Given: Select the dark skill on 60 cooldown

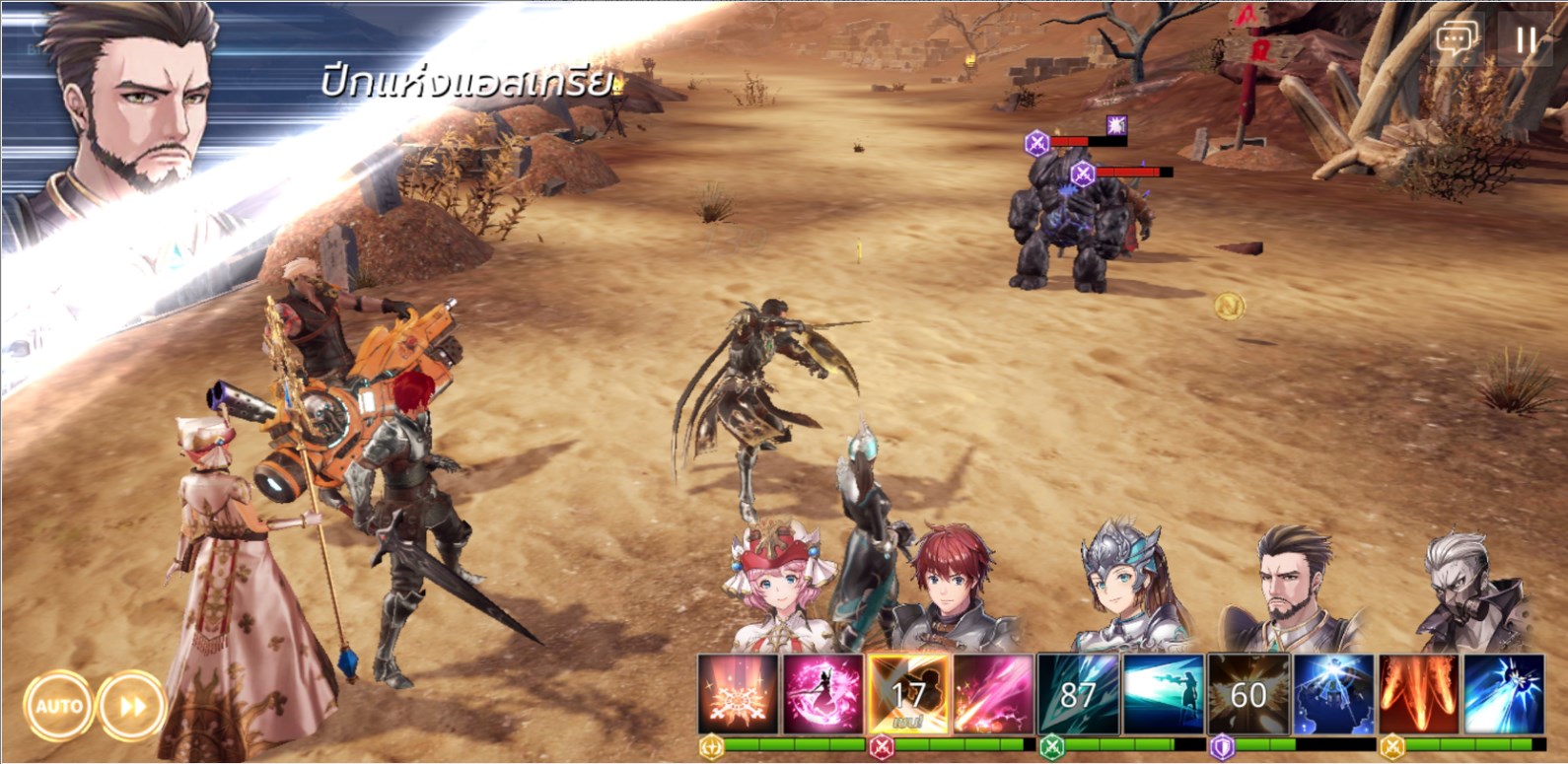Looking at the screenshot, I should (1248, 695).
